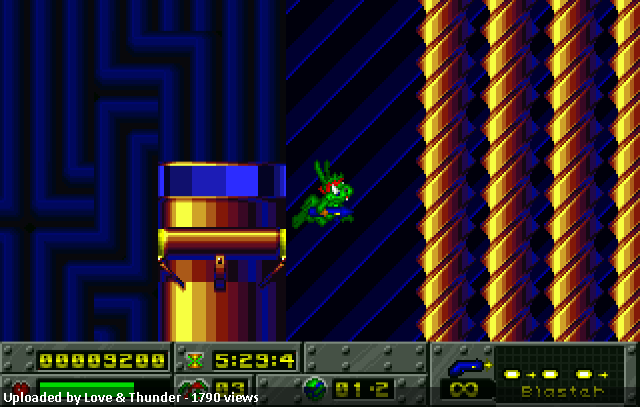Click the planet world-level icon
The width and height of the screenshot is (640, 407).
point(315,388)
